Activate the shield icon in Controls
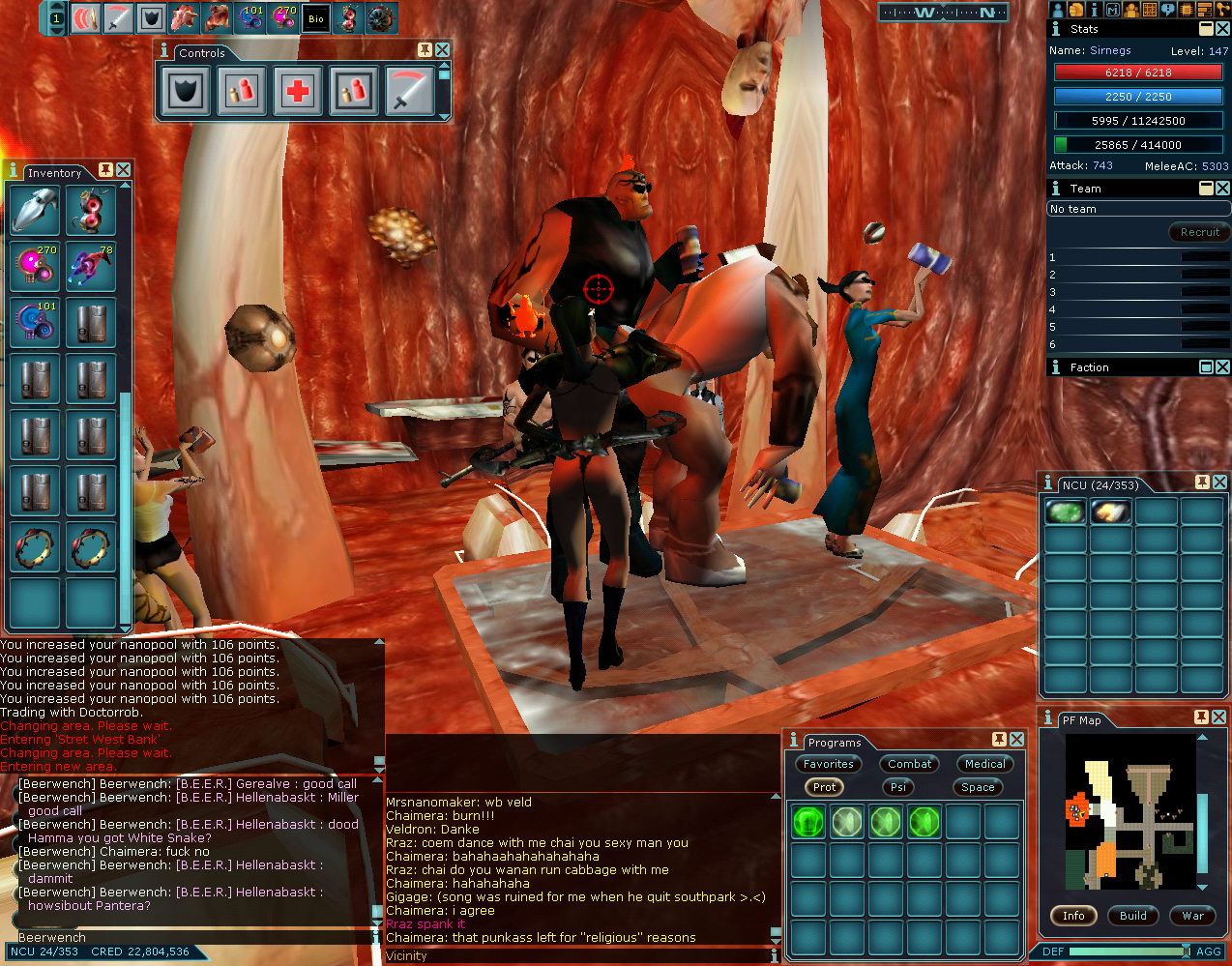The image size is (1232, 966). click(x=185, y=92)
